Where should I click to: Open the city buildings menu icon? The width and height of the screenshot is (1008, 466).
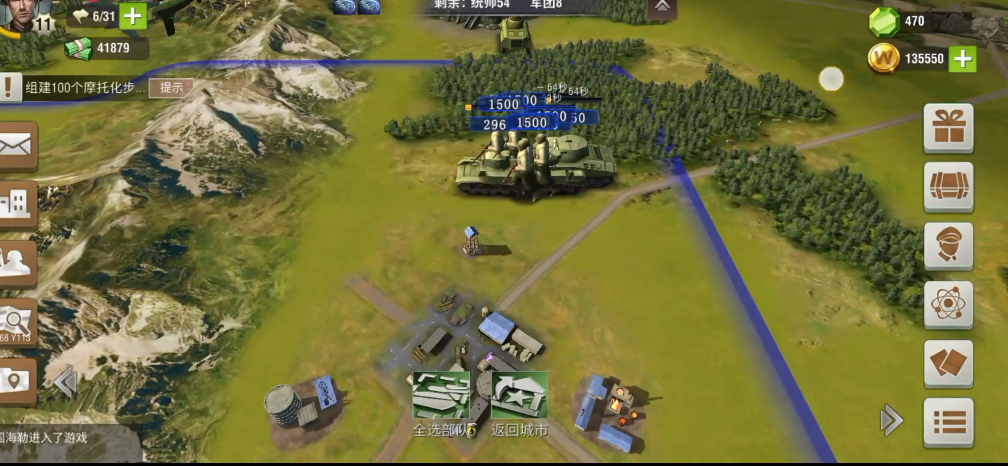(x=17, y=205)
